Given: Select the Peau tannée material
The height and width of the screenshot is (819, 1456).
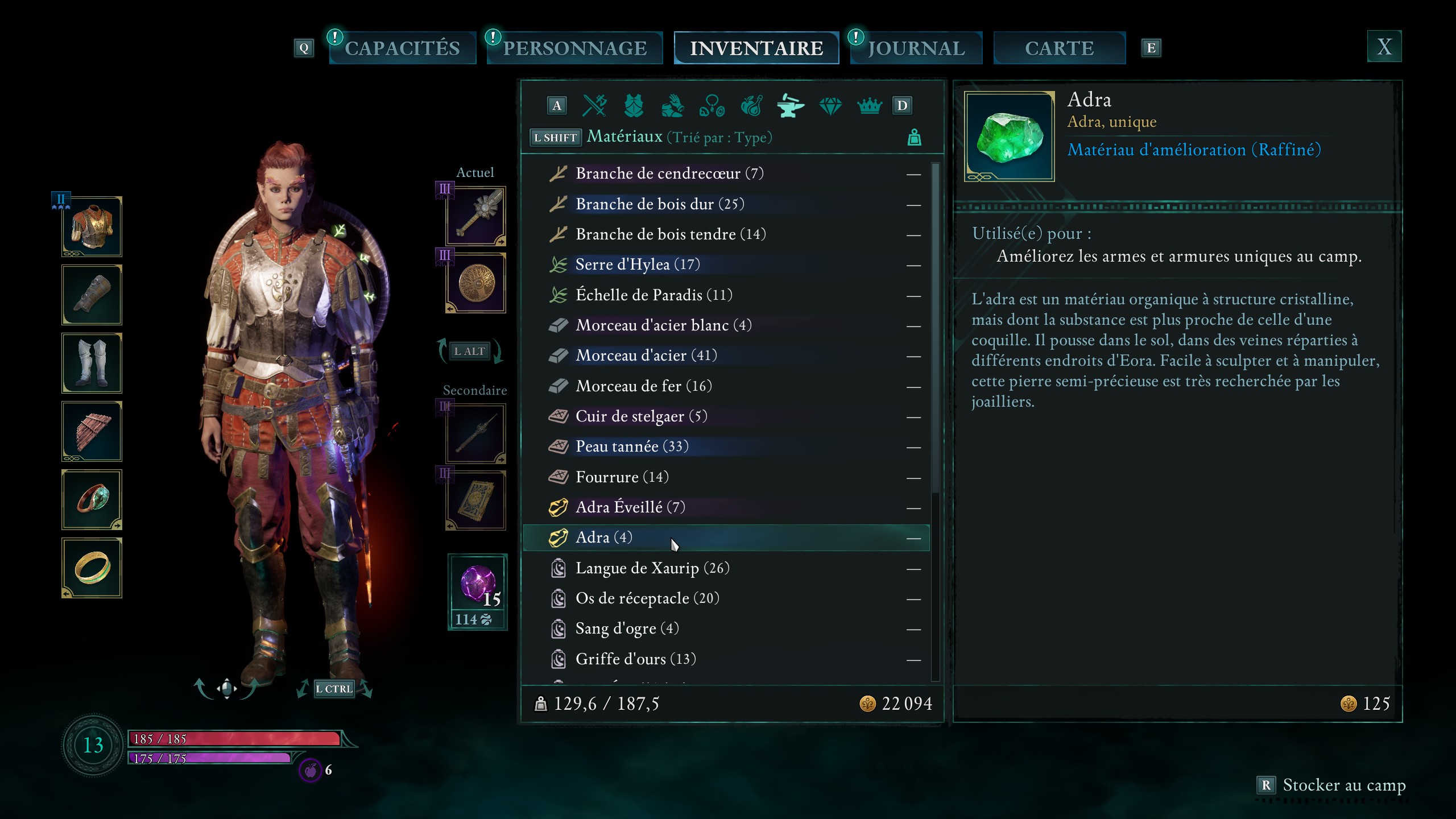Looking at the screenshot, I should pyautogui.click(x=631, y=446).
